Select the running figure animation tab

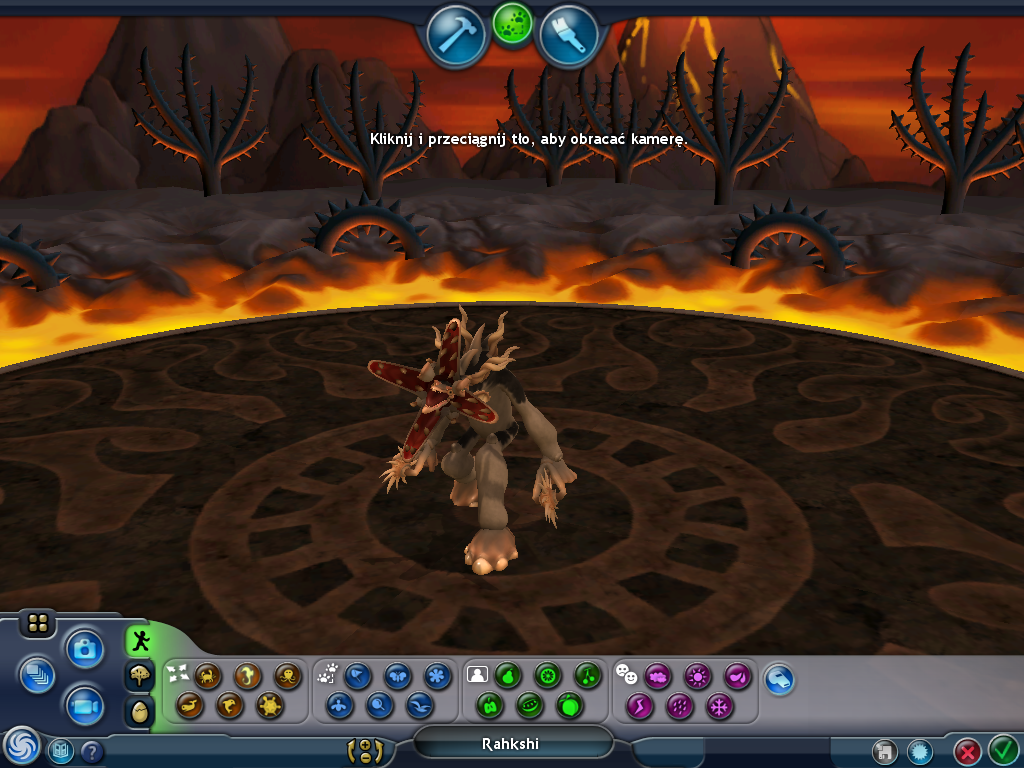coord(140,640)
